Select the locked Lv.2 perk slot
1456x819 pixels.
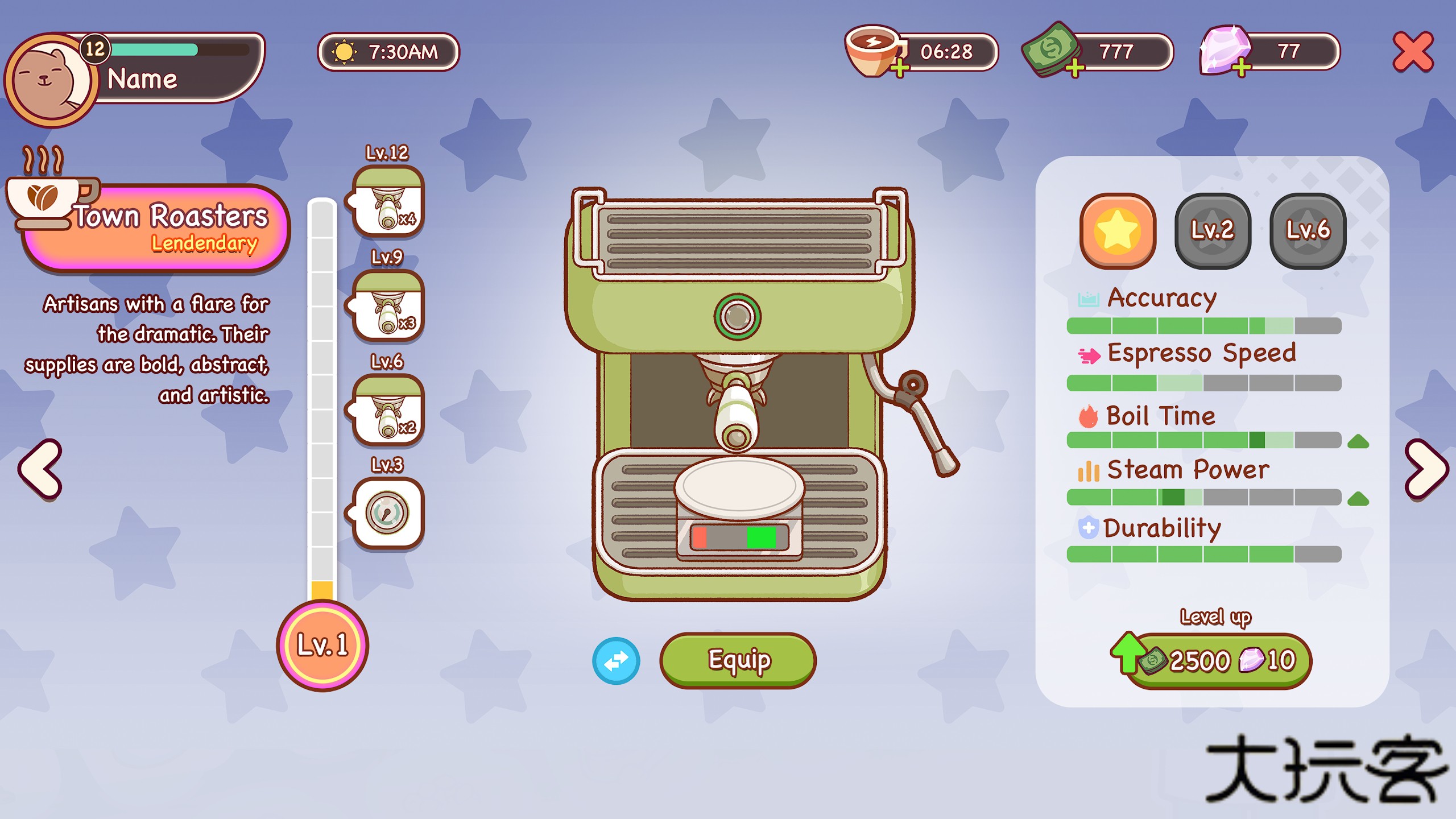tap(1213, 230)
